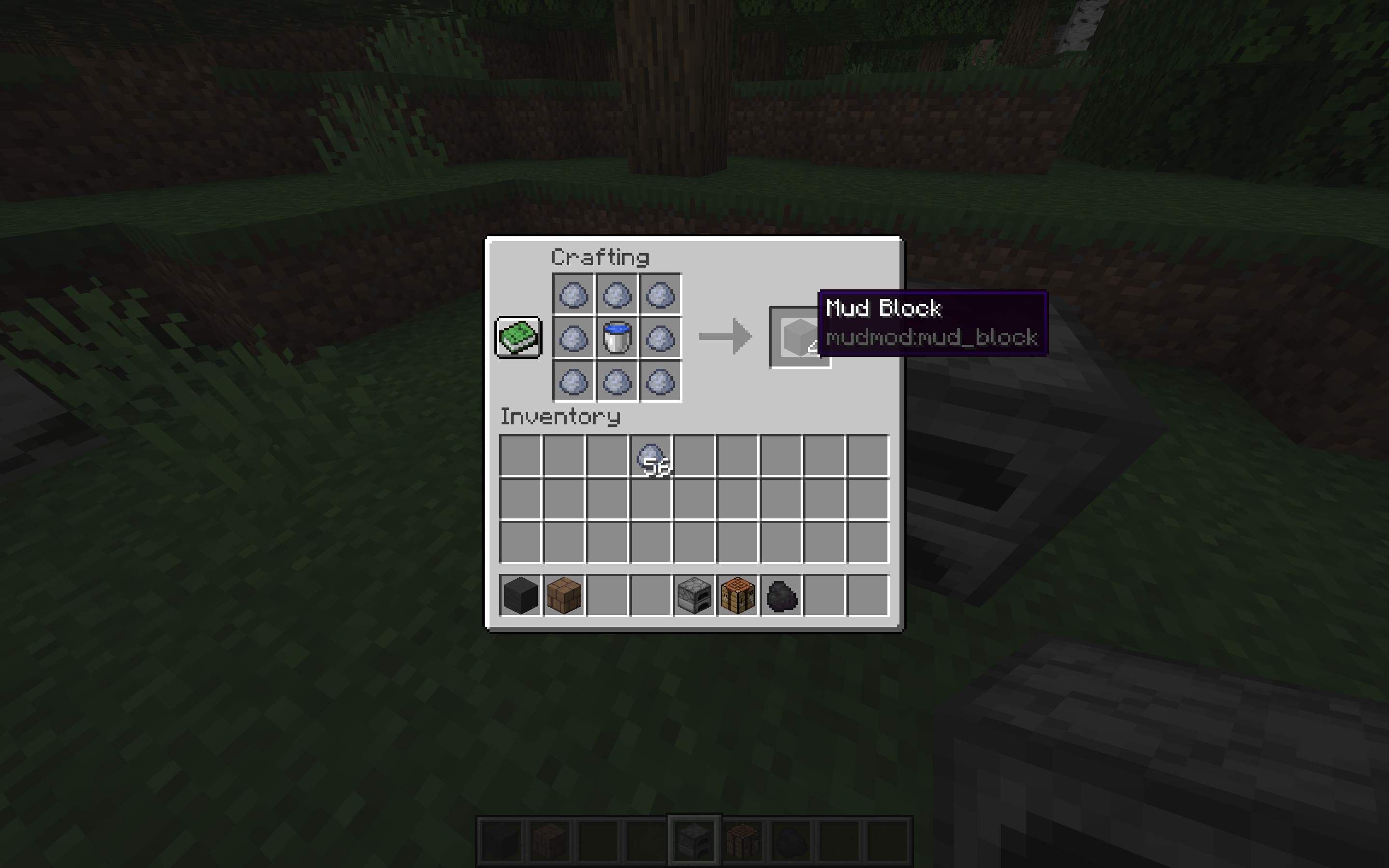Select the top-middle mud ball in the grid
Image resolution: width=1389 pixels, height=868 pixels.
(x=616, y=296)
